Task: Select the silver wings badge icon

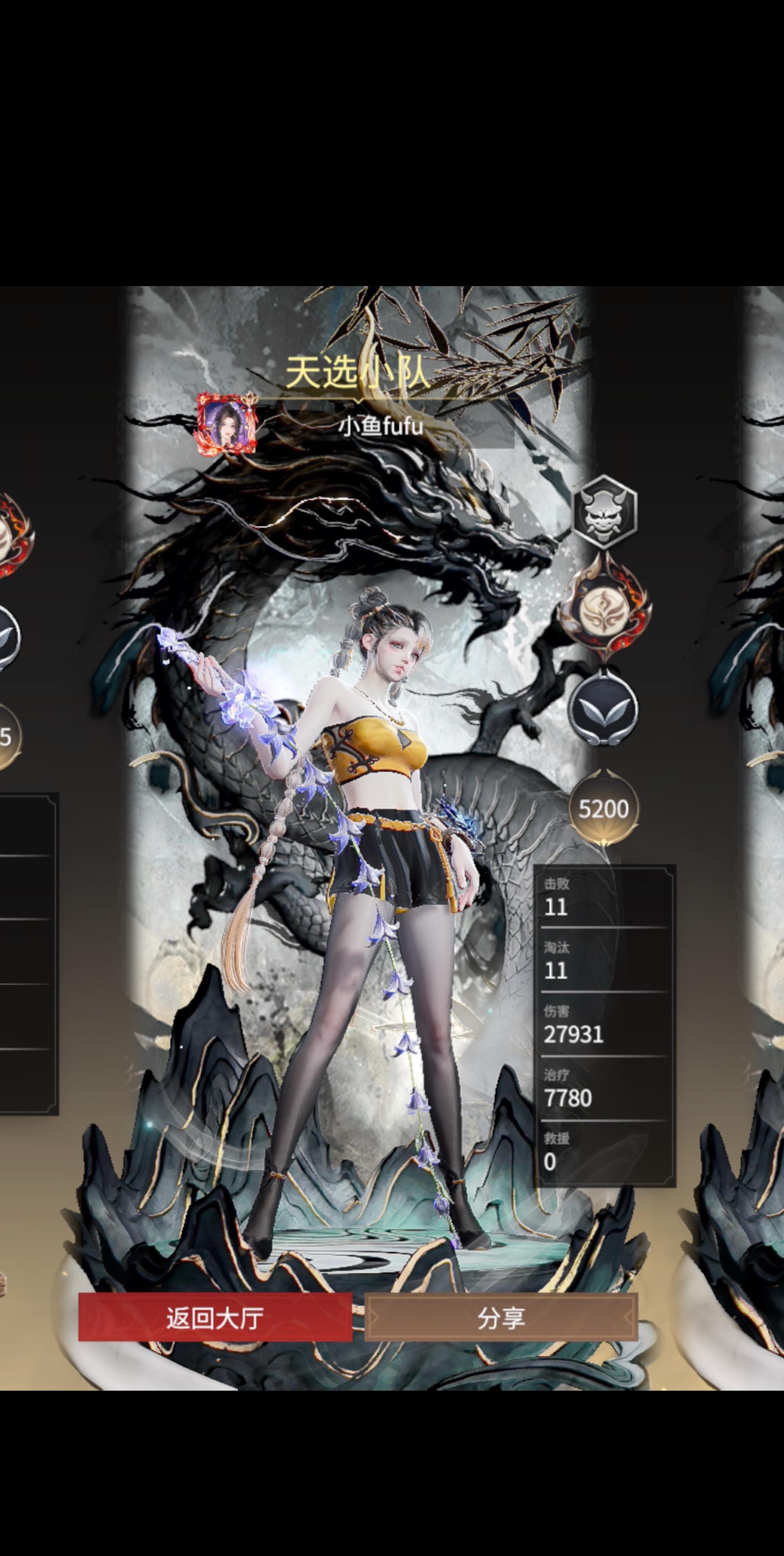Action: (603, 709)
